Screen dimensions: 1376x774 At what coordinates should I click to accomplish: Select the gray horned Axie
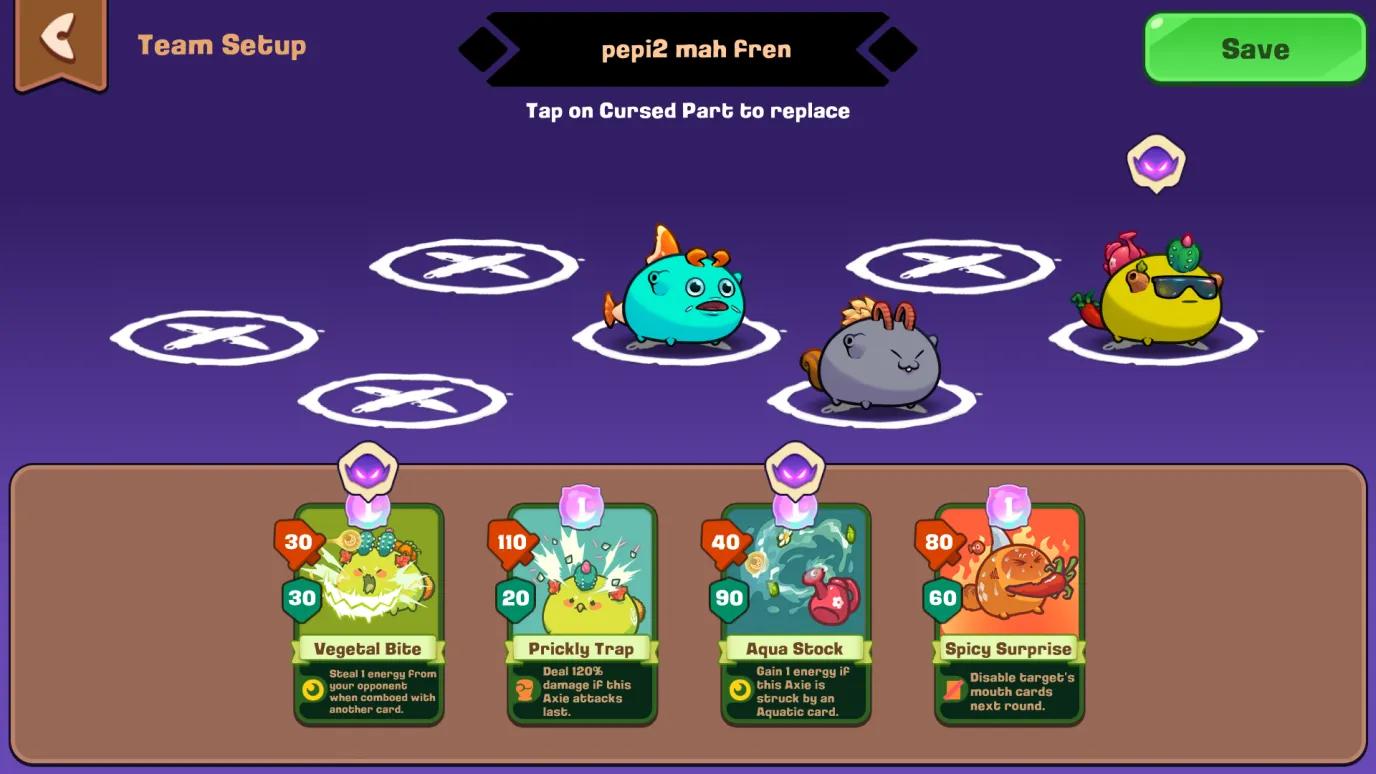pos(880,360)
